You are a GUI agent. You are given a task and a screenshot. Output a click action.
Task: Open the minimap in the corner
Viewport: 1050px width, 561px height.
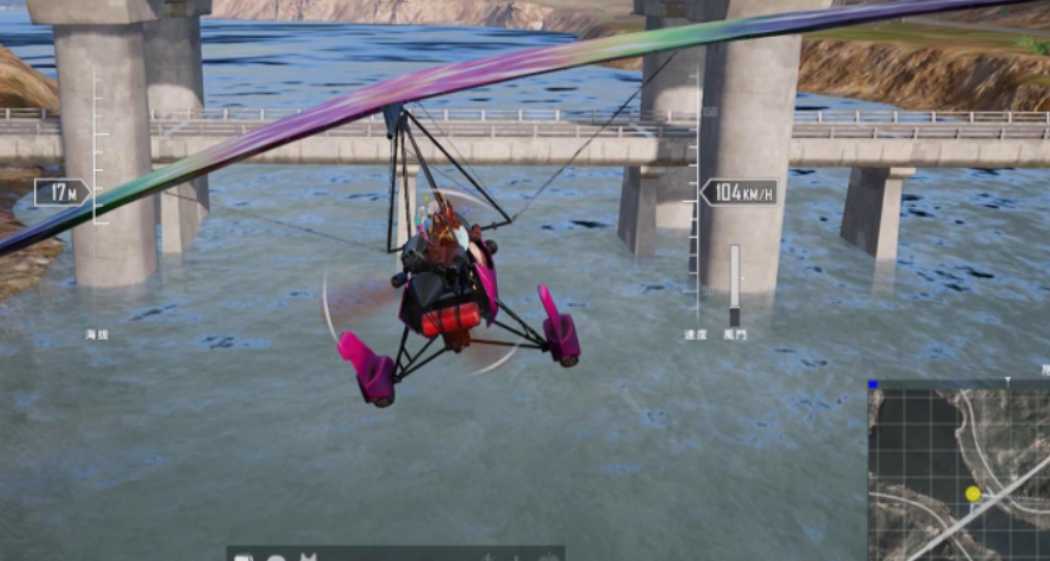(x=958, y=472)
